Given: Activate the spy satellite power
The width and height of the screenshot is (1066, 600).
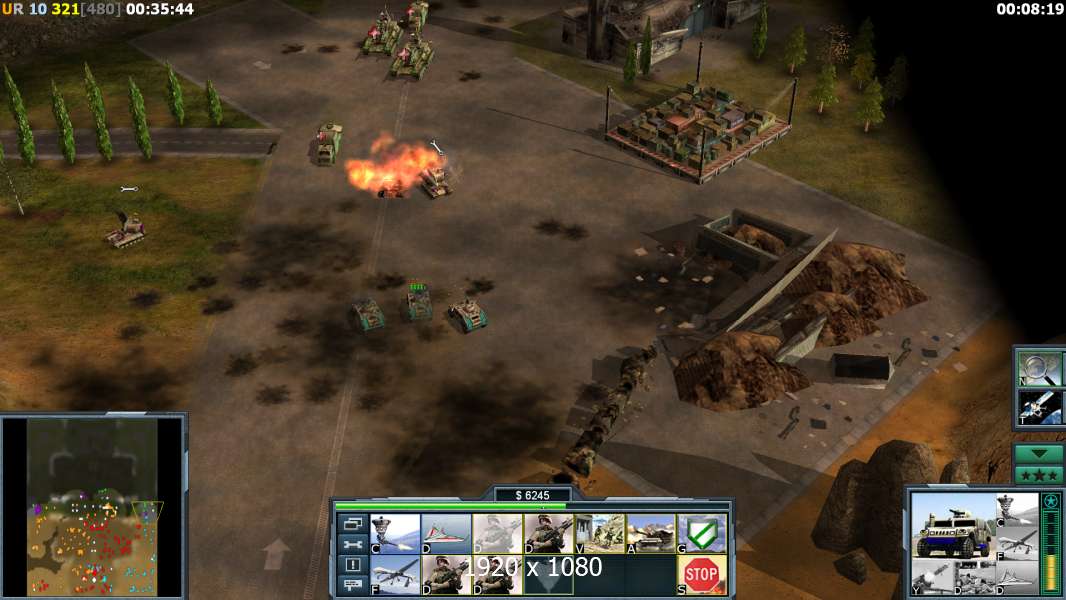Looking at the screenshot, I should pos(1038,408).
